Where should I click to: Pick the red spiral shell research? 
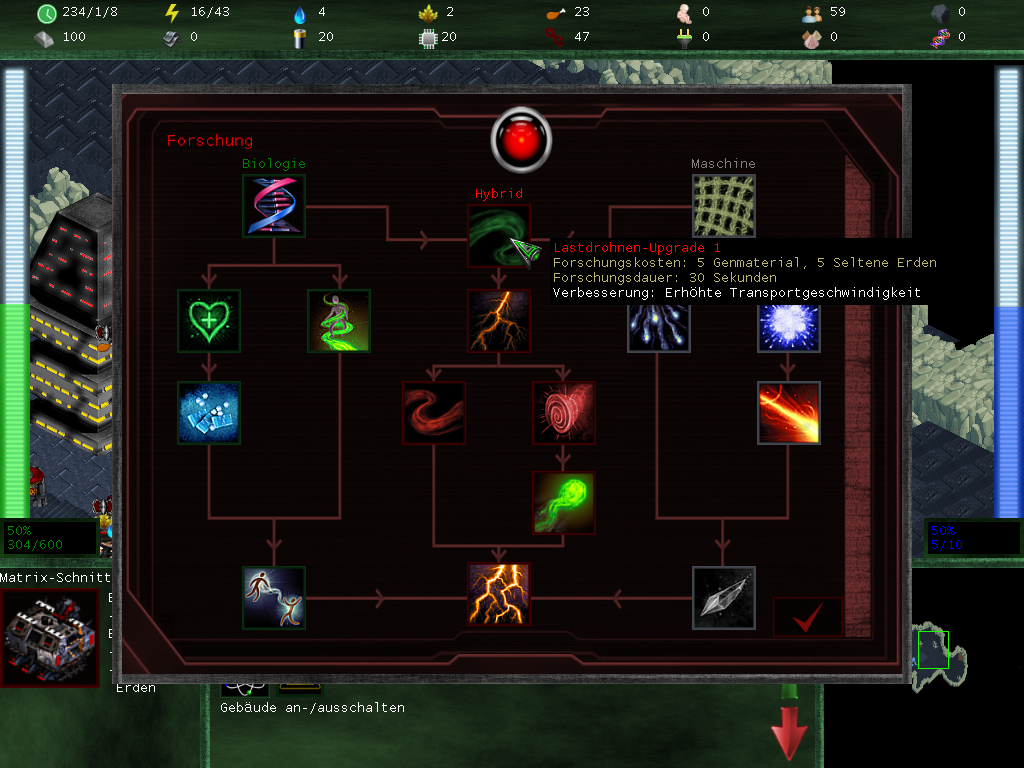pos(564,412)
